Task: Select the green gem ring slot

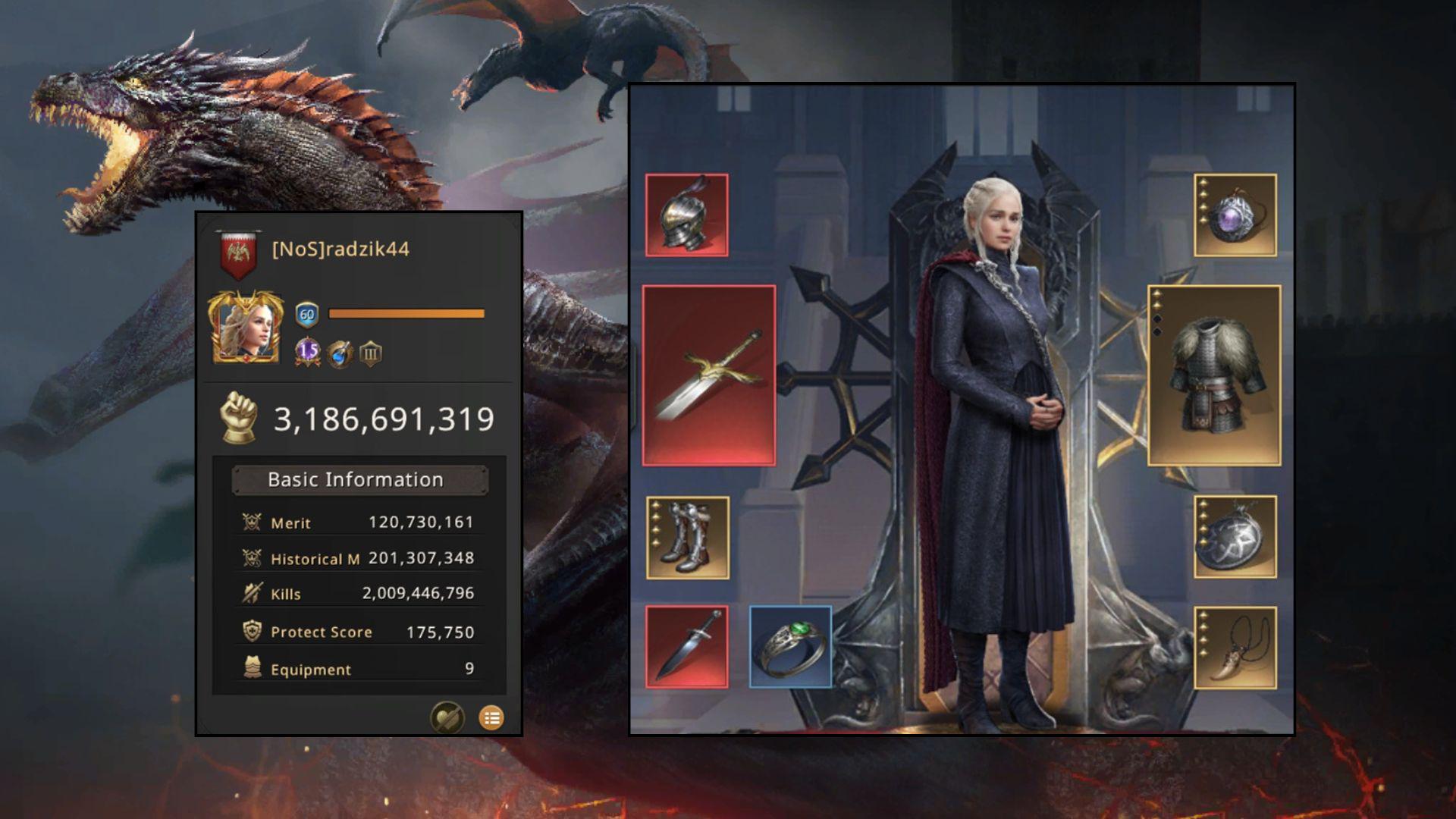Action: 790,647
